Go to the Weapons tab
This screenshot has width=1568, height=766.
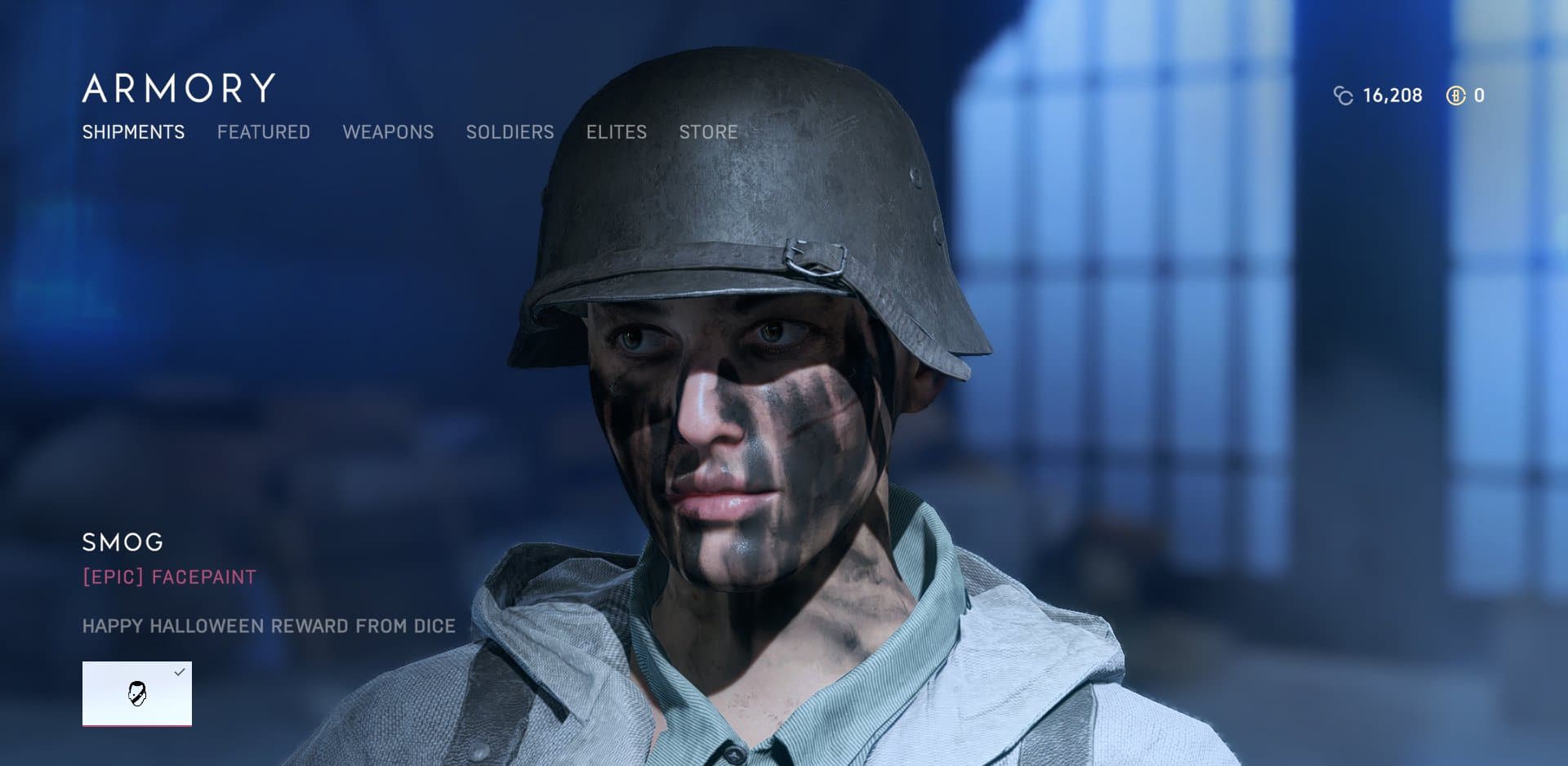(x=388, y=132)
